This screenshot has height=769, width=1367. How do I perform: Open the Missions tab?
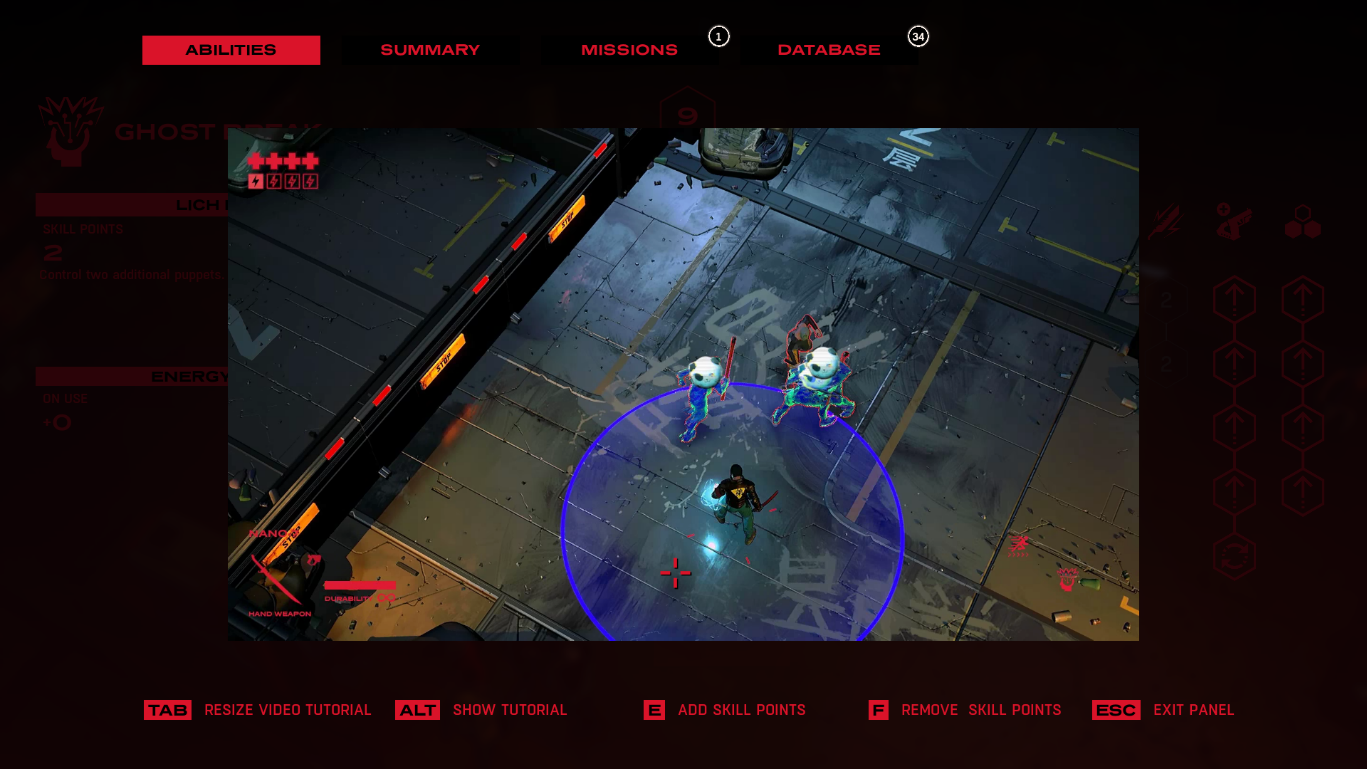point(629,49)
